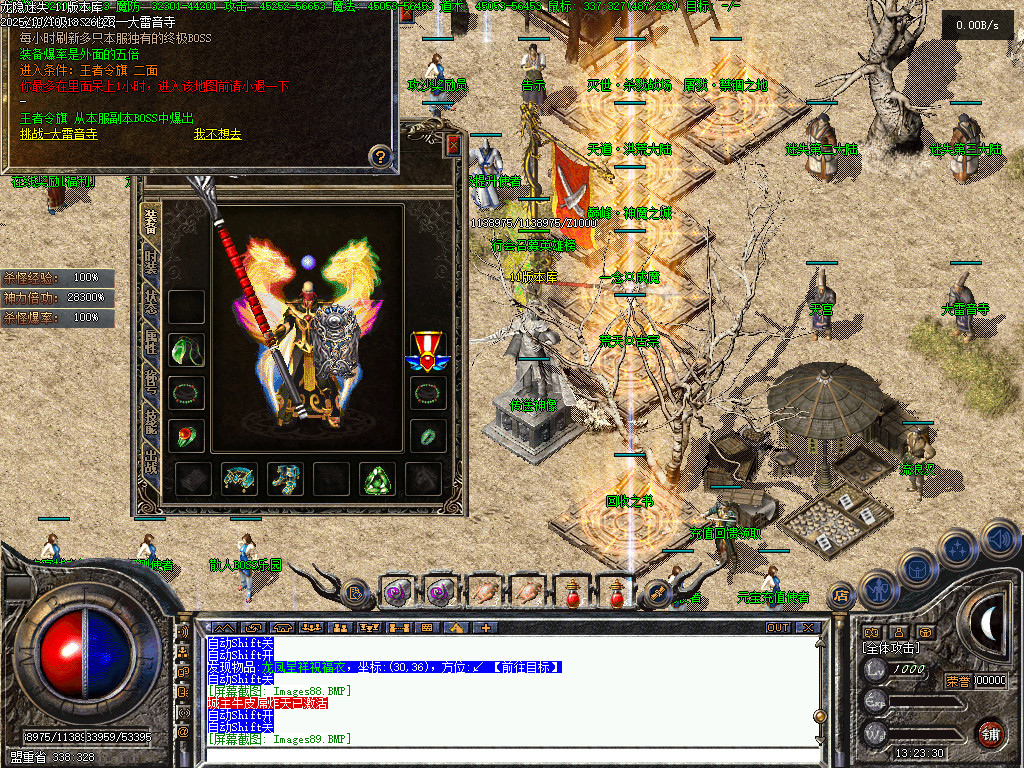Select 我不想去 to decline
Screen dimensions: 1024x768
(217, 134)
